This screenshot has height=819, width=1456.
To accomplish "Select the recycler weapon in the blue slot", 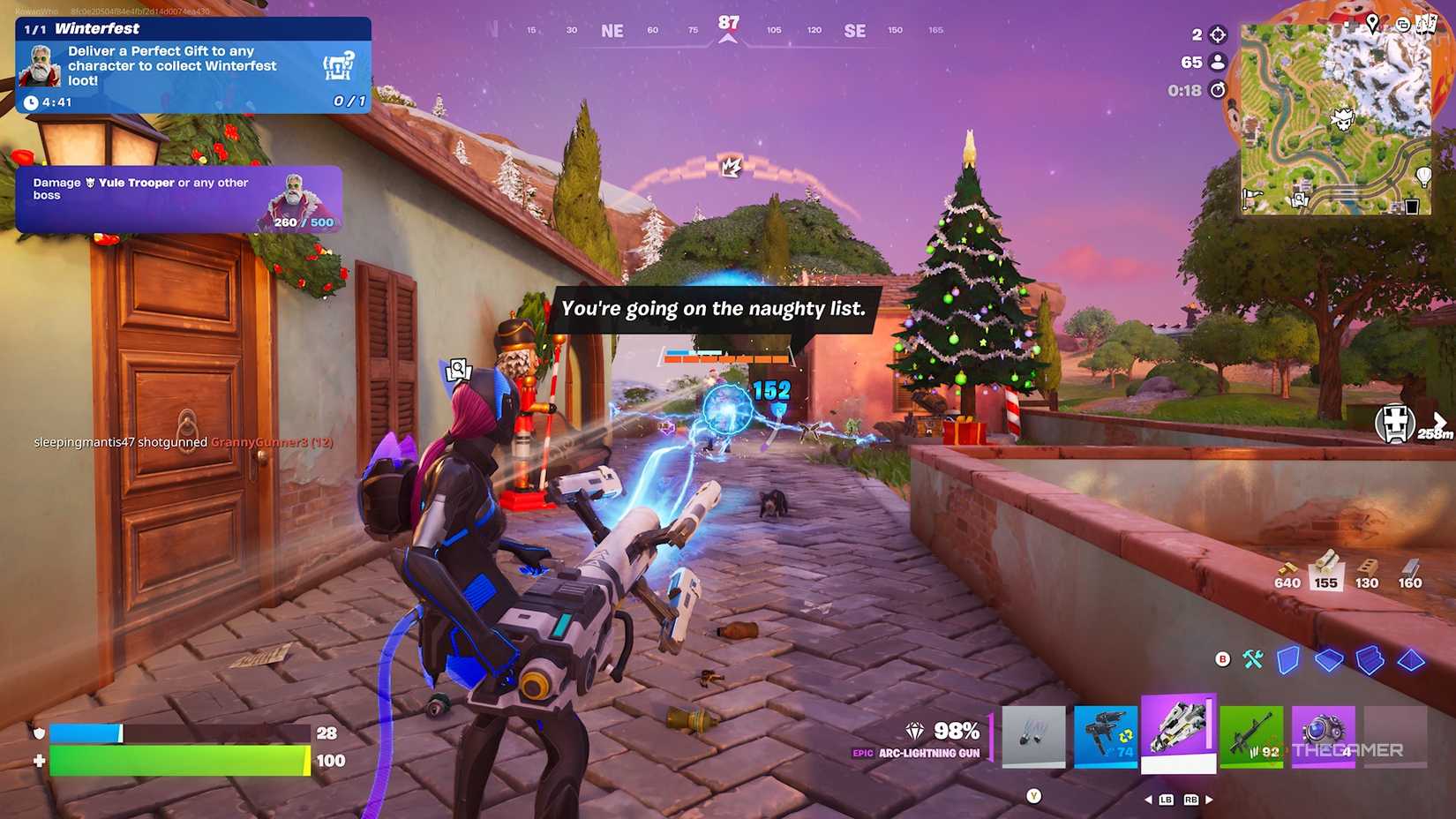I will pos(1107,735).
